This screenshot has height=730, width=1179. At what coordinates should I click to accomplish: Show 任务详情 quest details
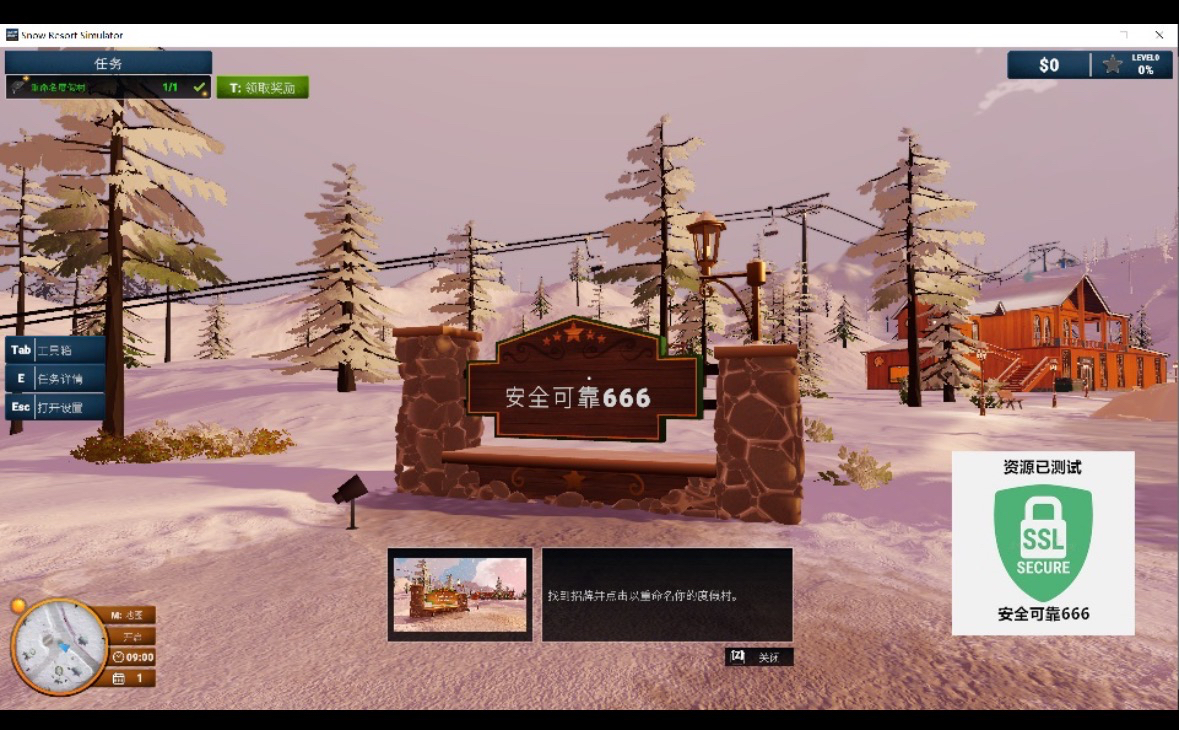(56, 379)
